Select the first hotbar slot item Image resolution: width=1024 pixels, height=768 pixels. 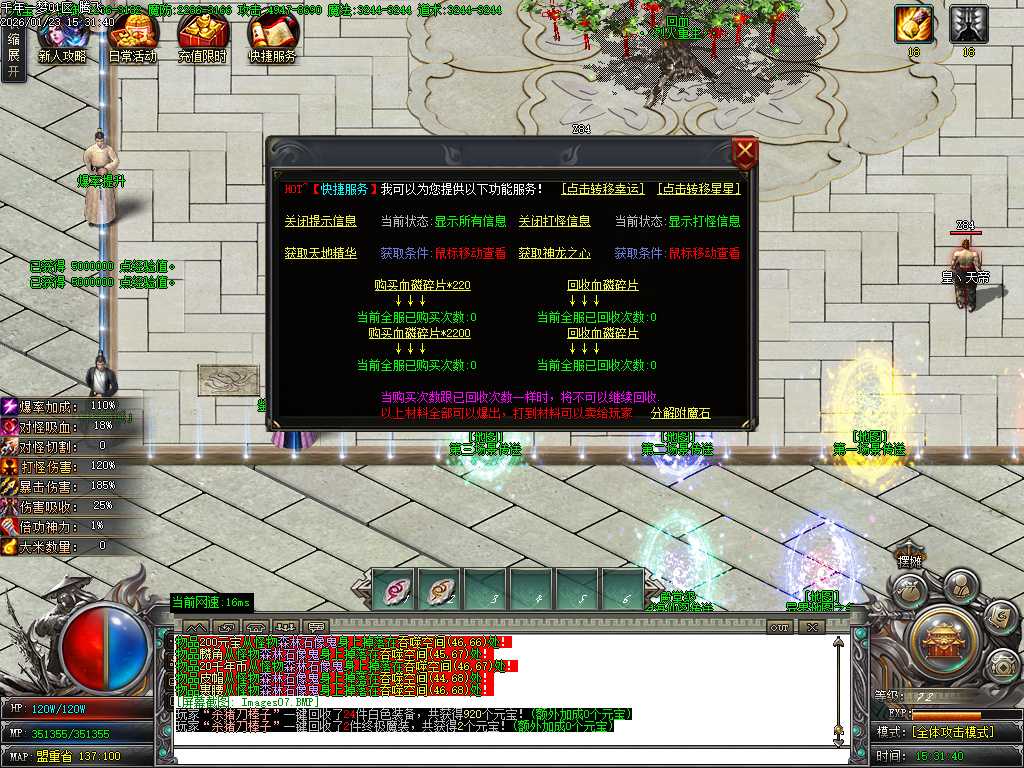[393, 590]
